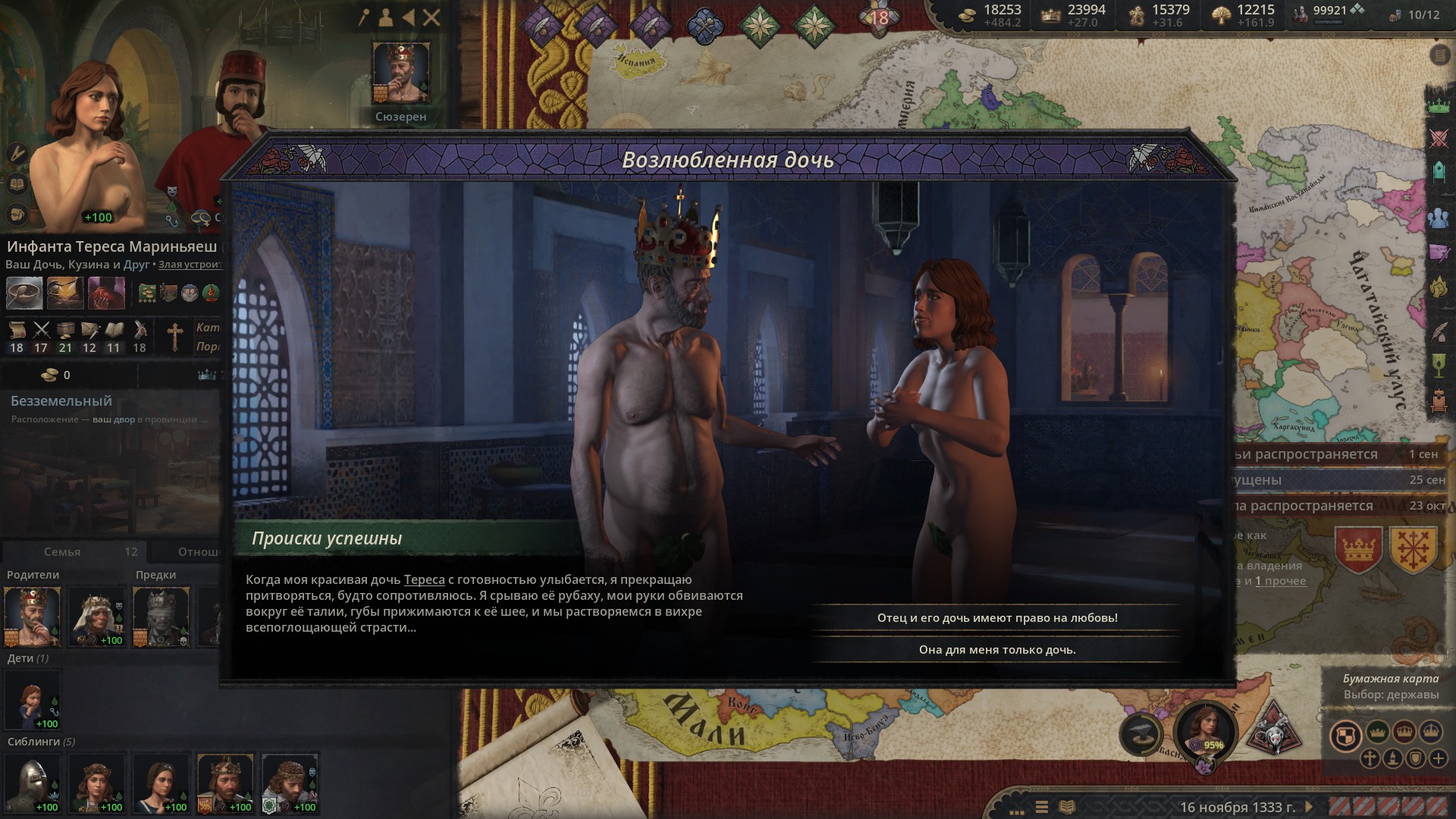Open the red issues alert showing 18
This screenshot has width=1456, height=819.
point(878,17)
